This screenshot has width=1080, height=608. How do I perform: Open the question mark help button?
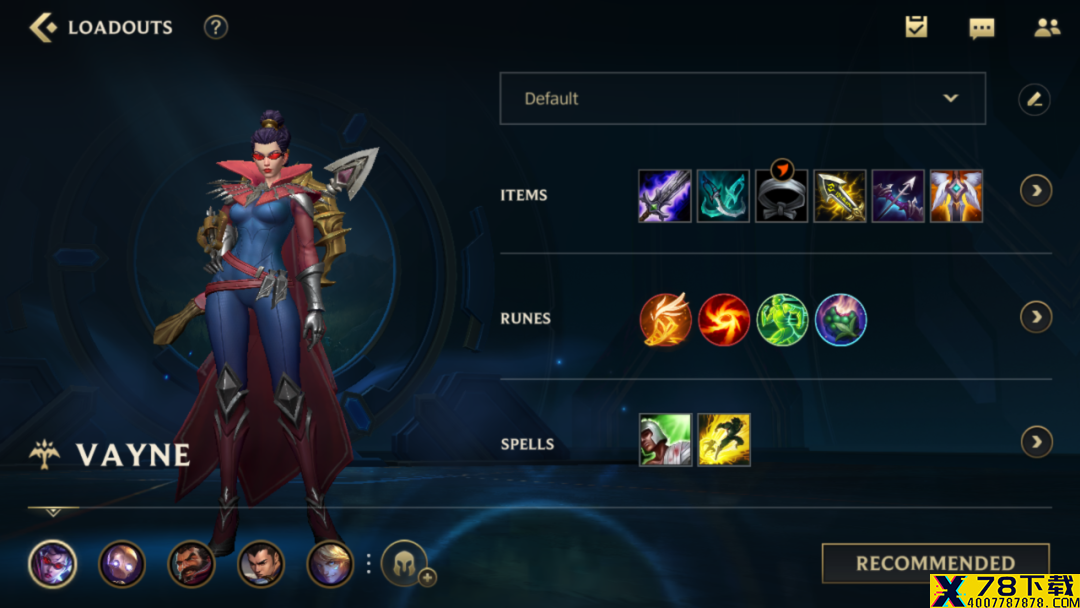(x=216, y=28)
